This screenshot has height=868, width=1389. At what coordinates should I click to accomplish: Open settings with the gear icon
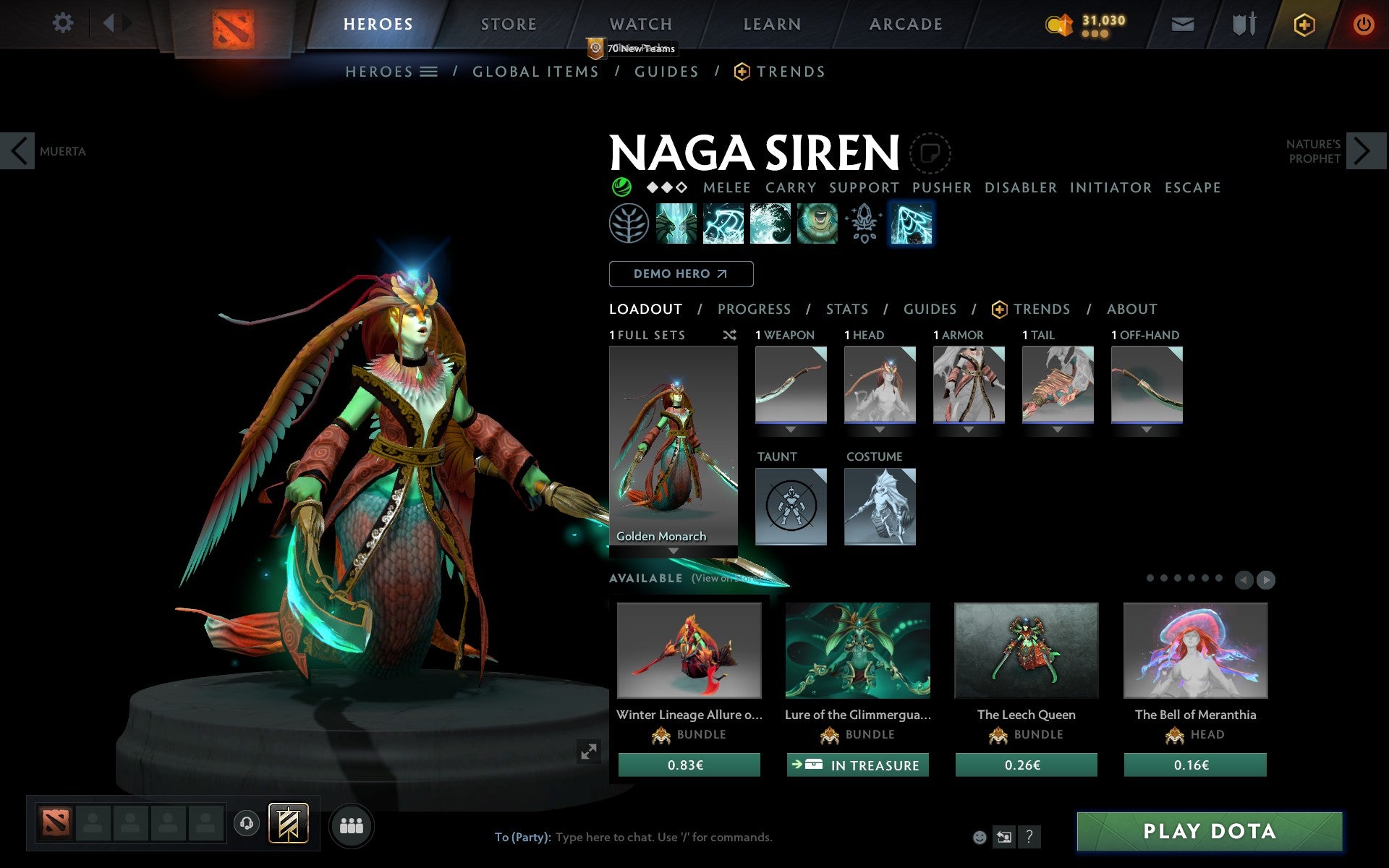pos(64,22)
